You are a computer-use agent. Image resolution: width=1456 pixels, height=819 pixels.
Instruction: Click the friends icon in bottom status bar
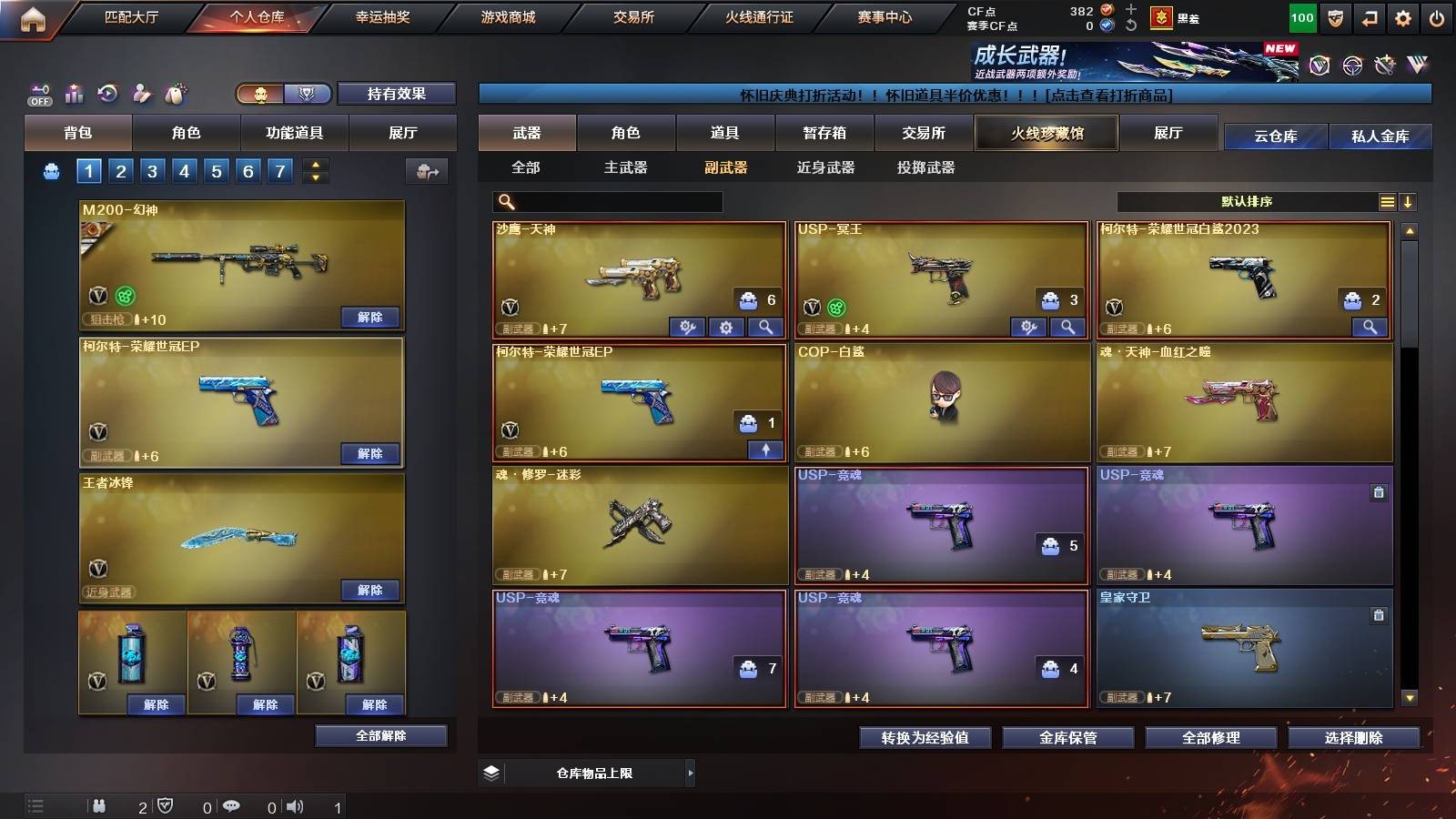(100, 806)
